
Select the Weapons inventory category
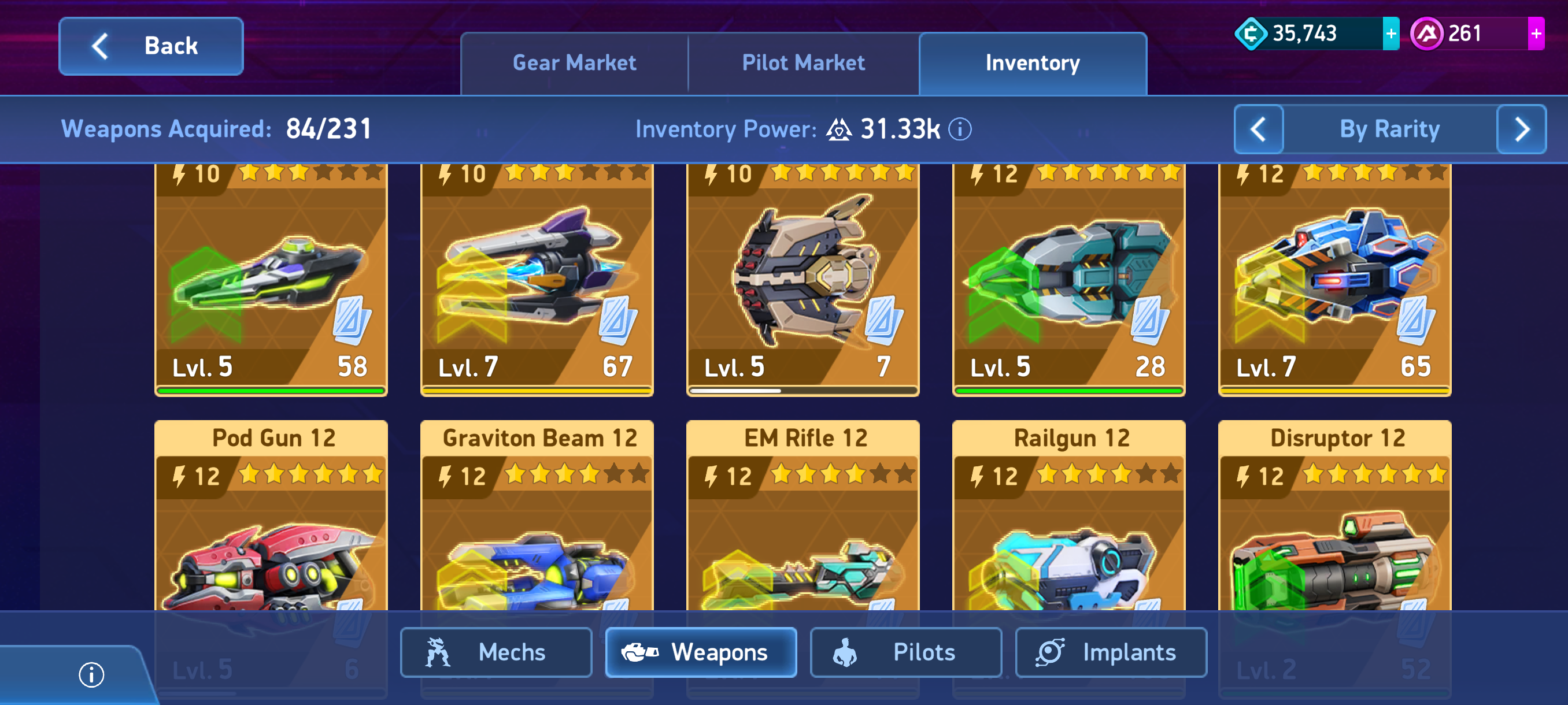pos(701,652)
